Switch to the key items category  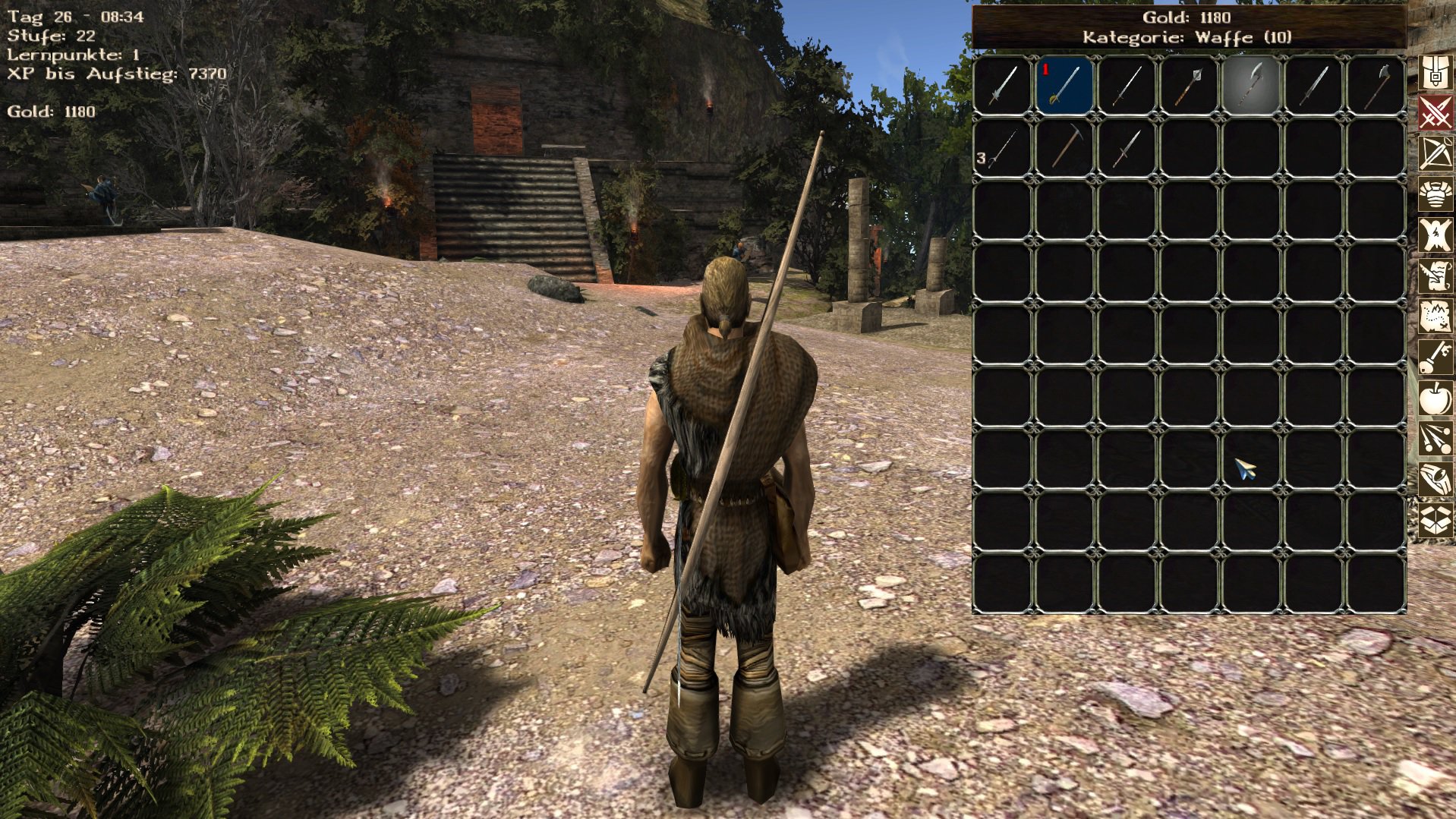[x=1435, y=357]
